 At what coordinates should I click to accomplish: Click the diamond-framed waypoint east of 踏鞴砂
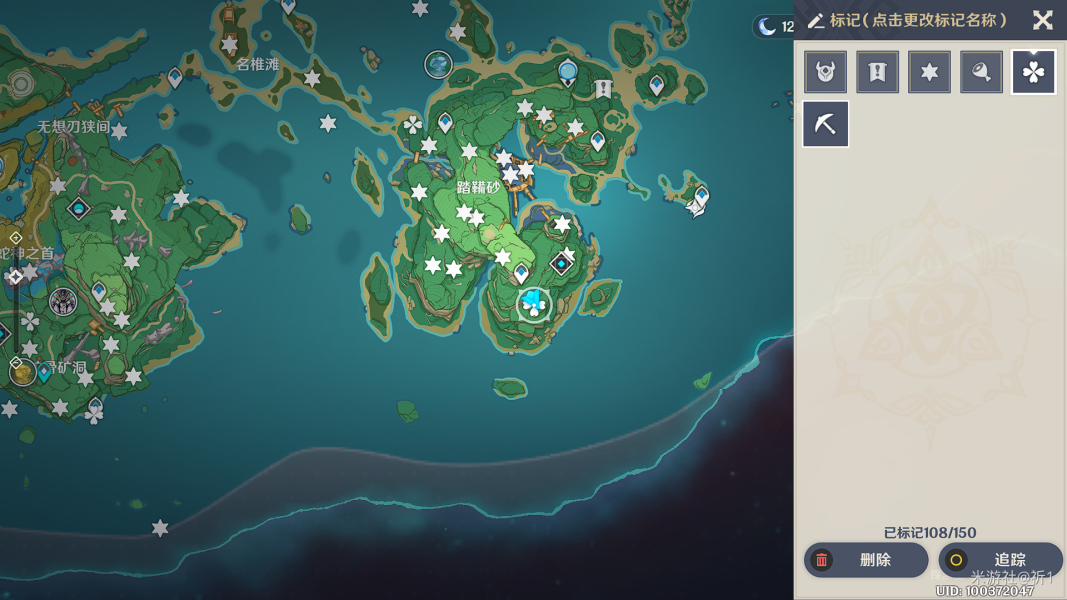pos(561,263)
